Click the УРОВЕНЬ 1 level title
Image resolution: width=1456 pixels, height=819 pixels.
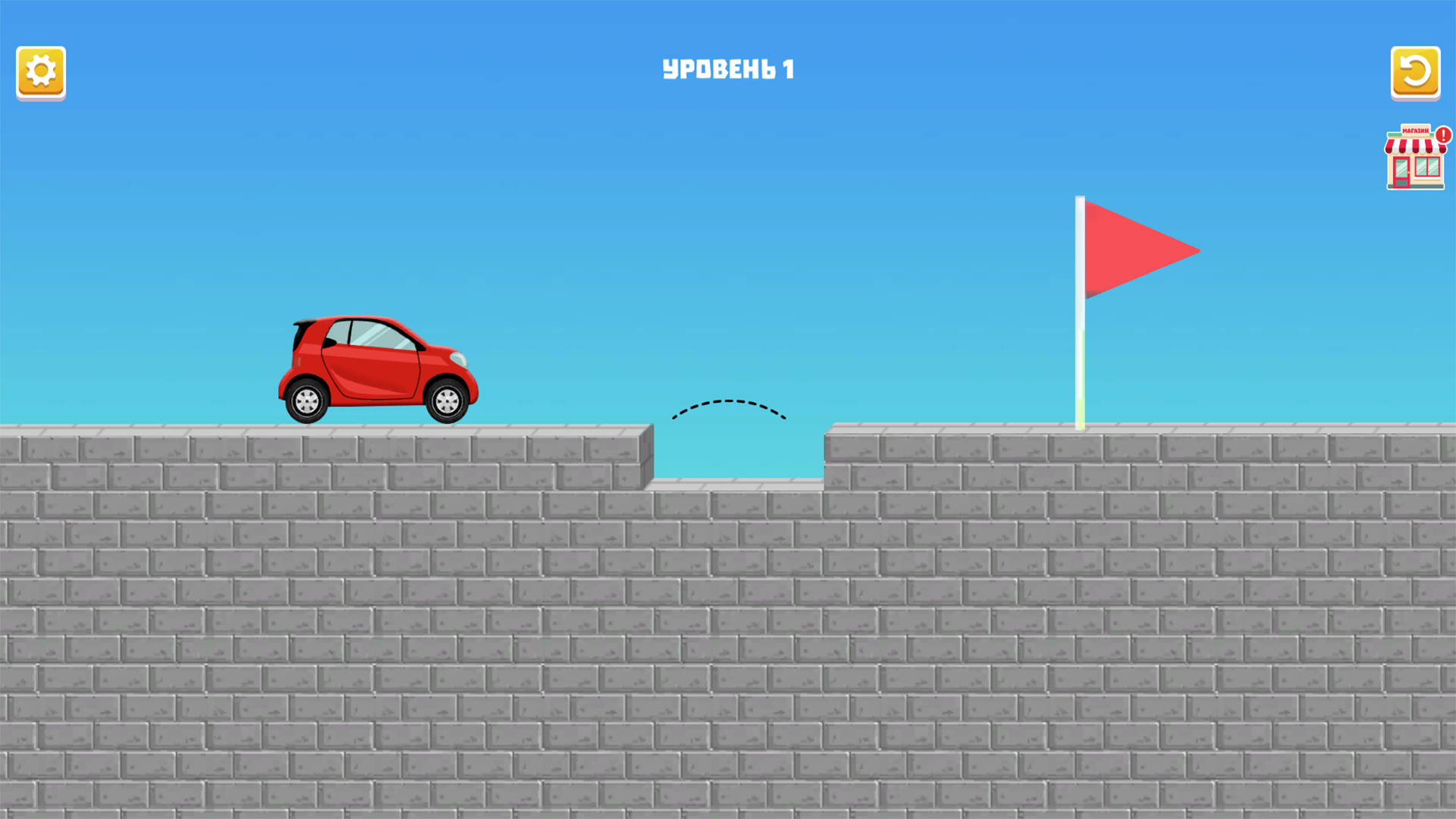coord(728,67)
